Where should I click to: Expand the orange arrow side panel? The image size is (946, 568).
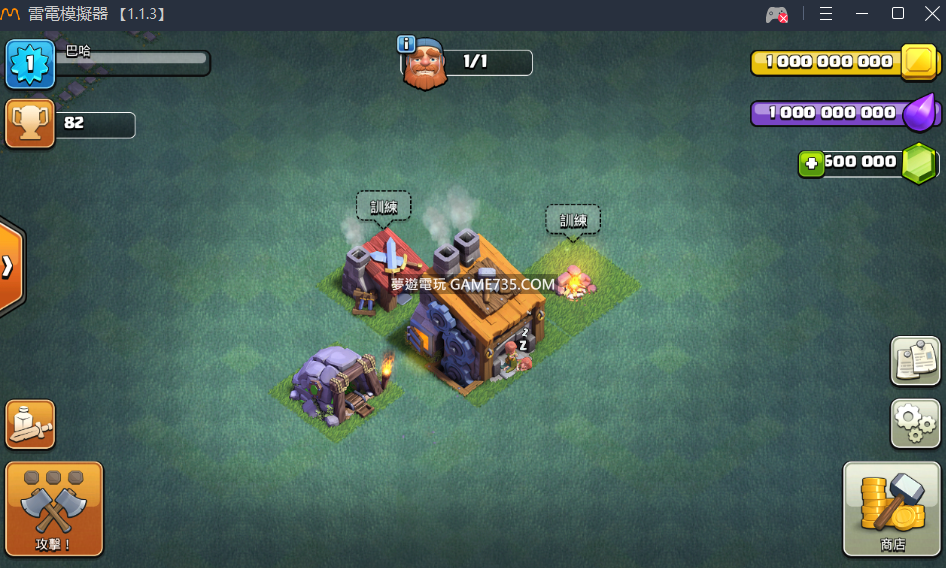coord(9,267)
